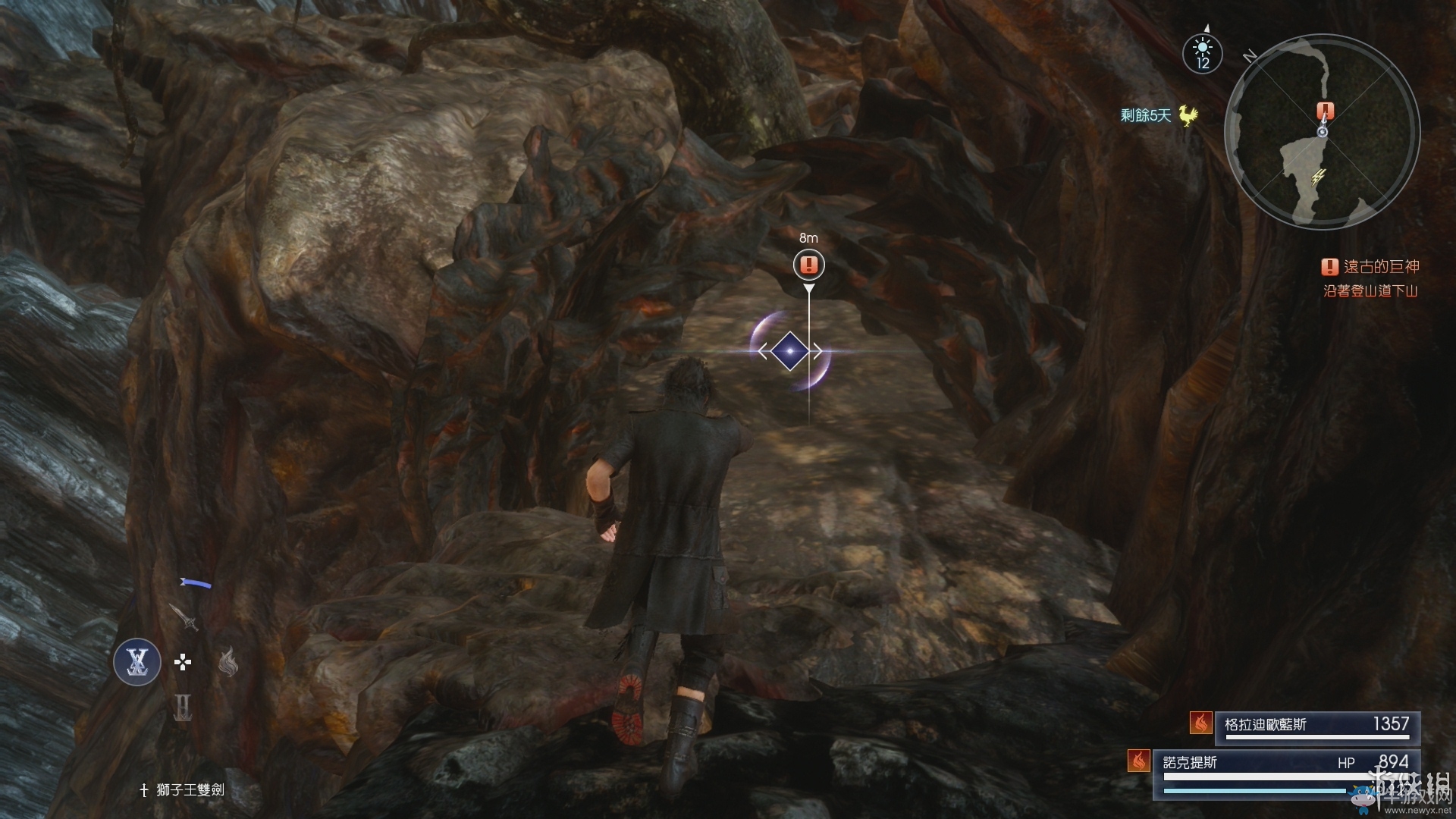Select party member 格拉迪歐藍斯 status panel
This screenshot has height=819, width=1456.
(1316, 726)
